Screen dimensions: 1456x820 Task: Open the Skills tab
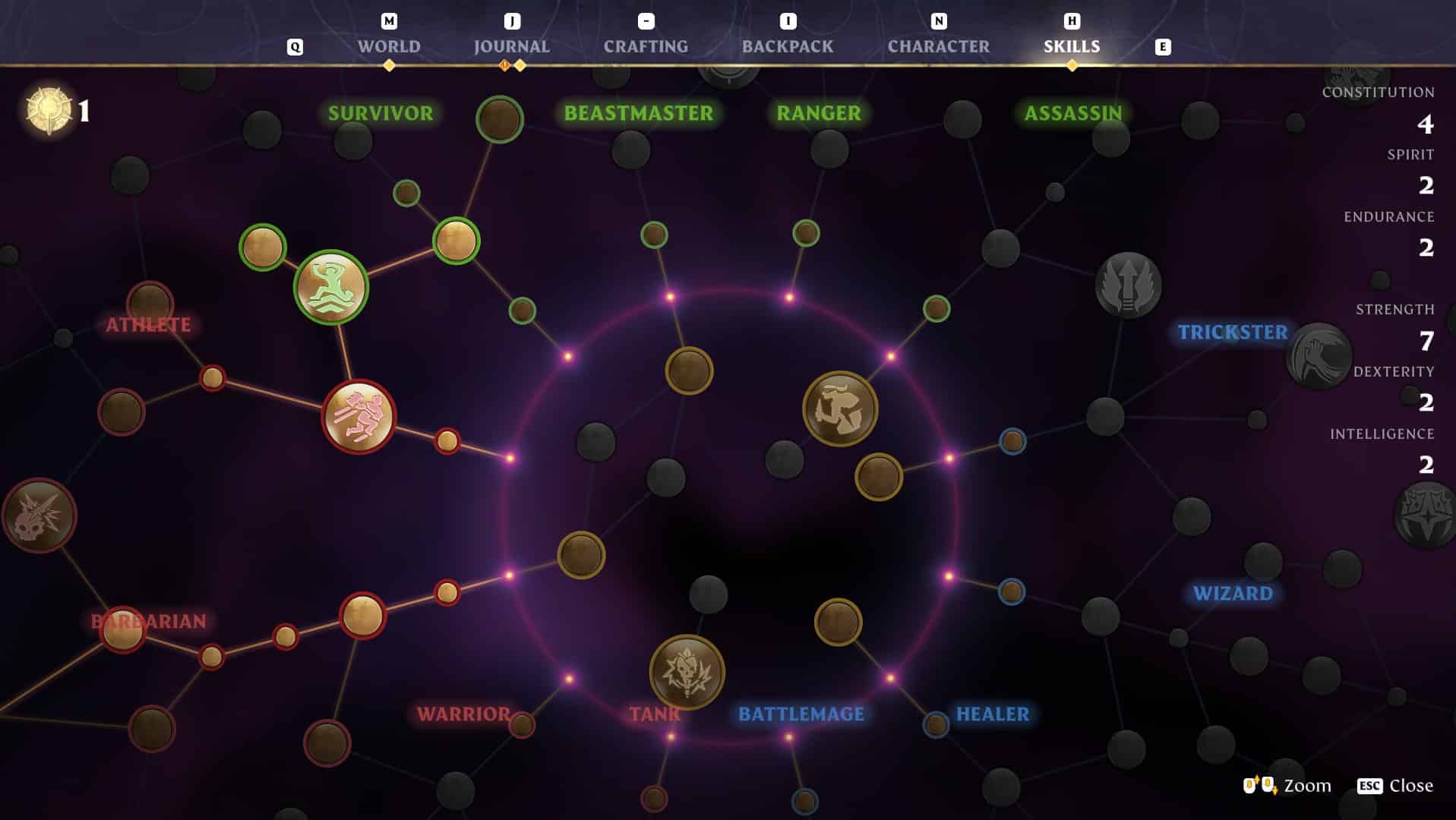[x=1071, y=46]
